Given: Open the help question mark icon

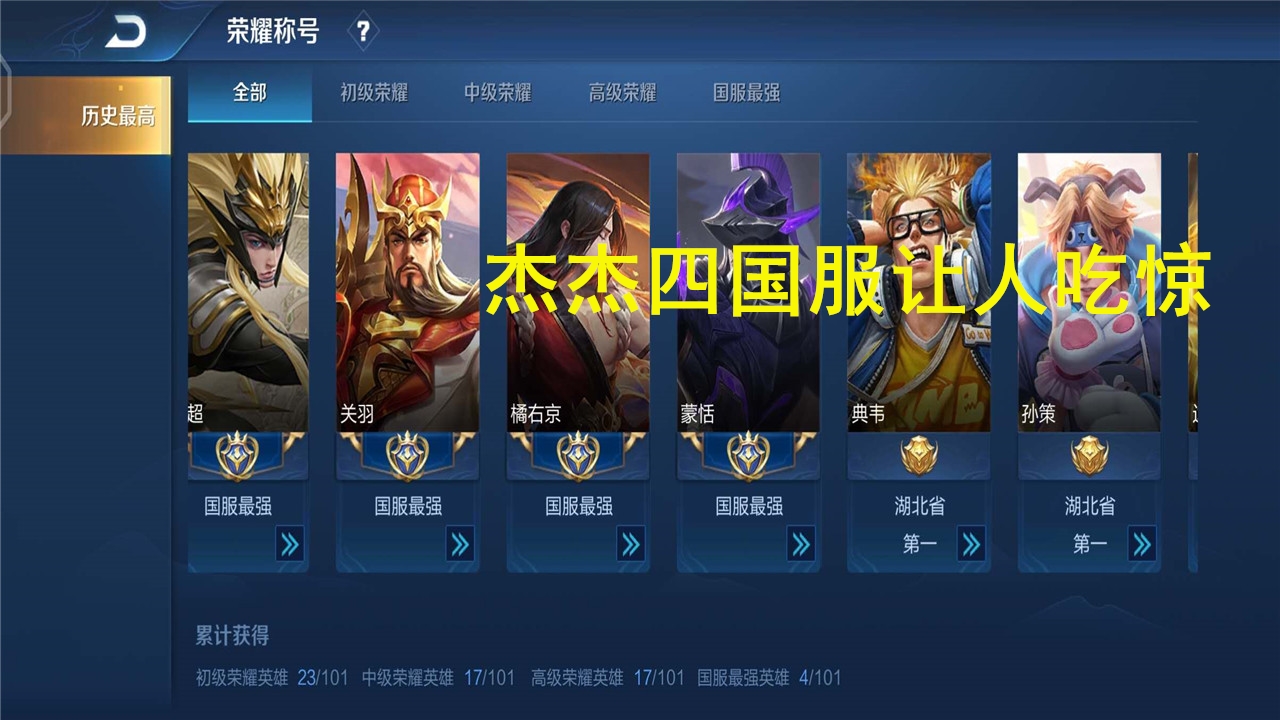Looking at the screenshot, I should [x=363, y=30].
